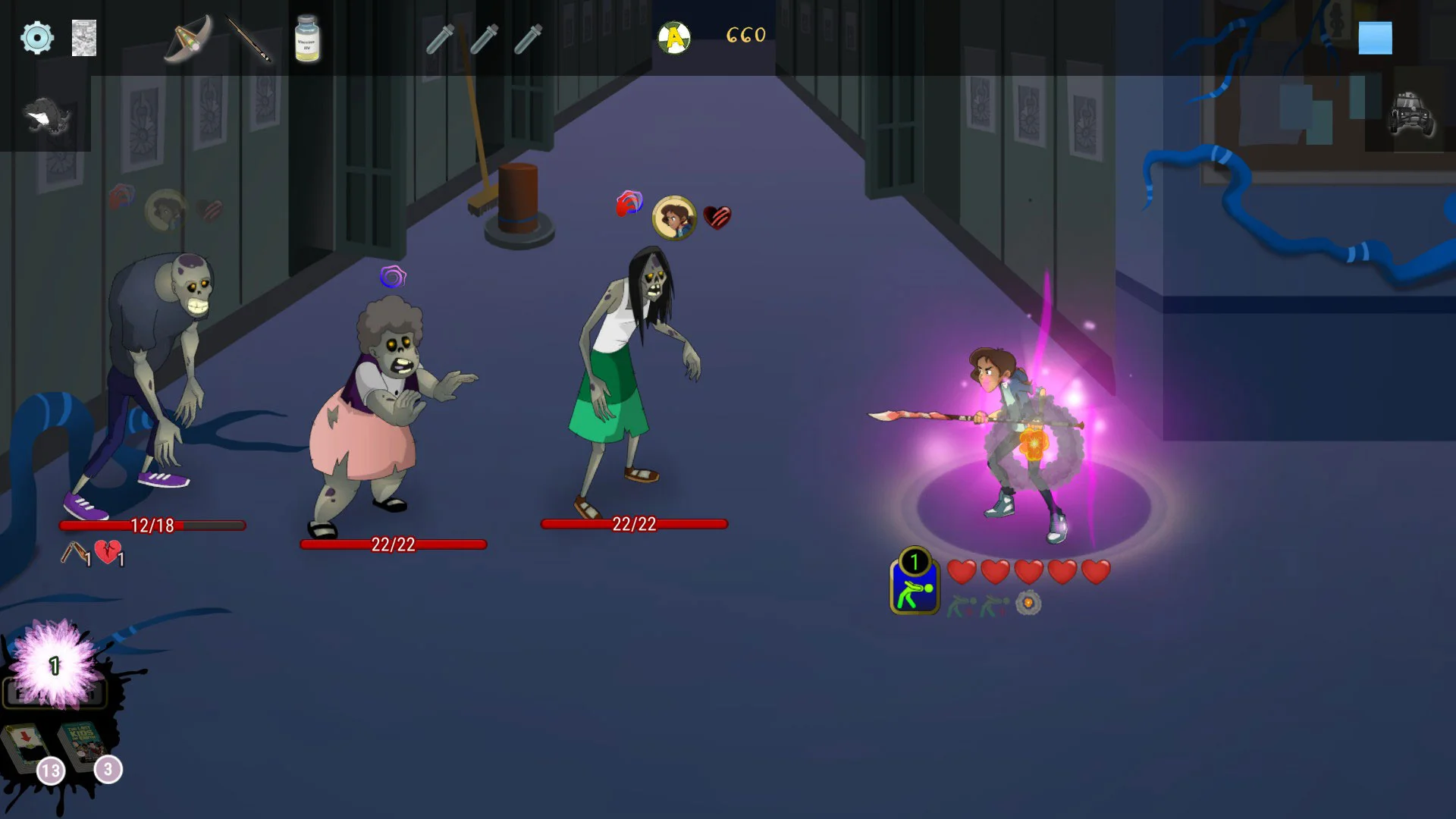Click the blue square in top bar
Screen dimensions: 1456x819
[1375, 38]
